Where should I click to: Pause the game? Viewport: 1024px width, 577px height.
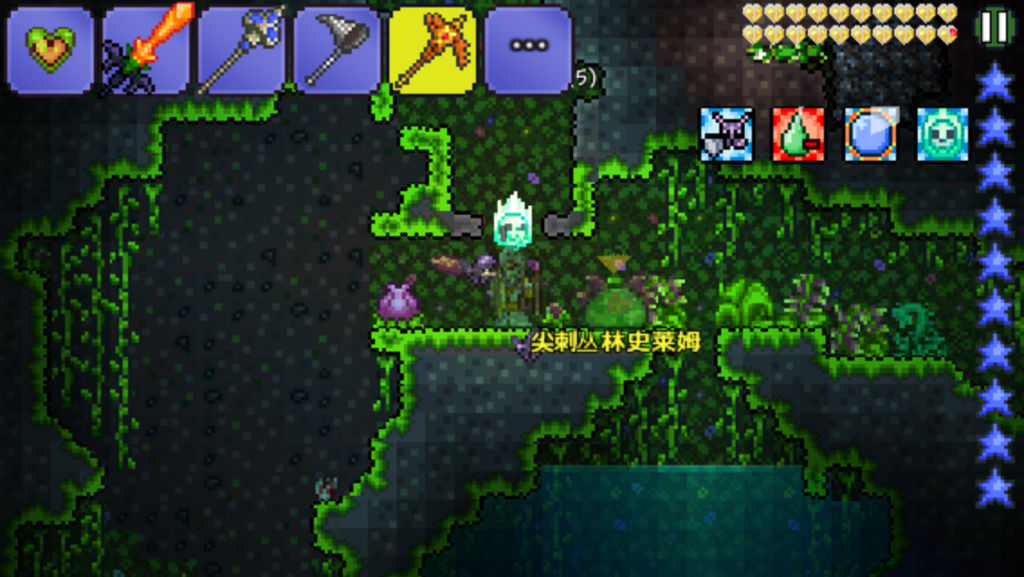994,27
